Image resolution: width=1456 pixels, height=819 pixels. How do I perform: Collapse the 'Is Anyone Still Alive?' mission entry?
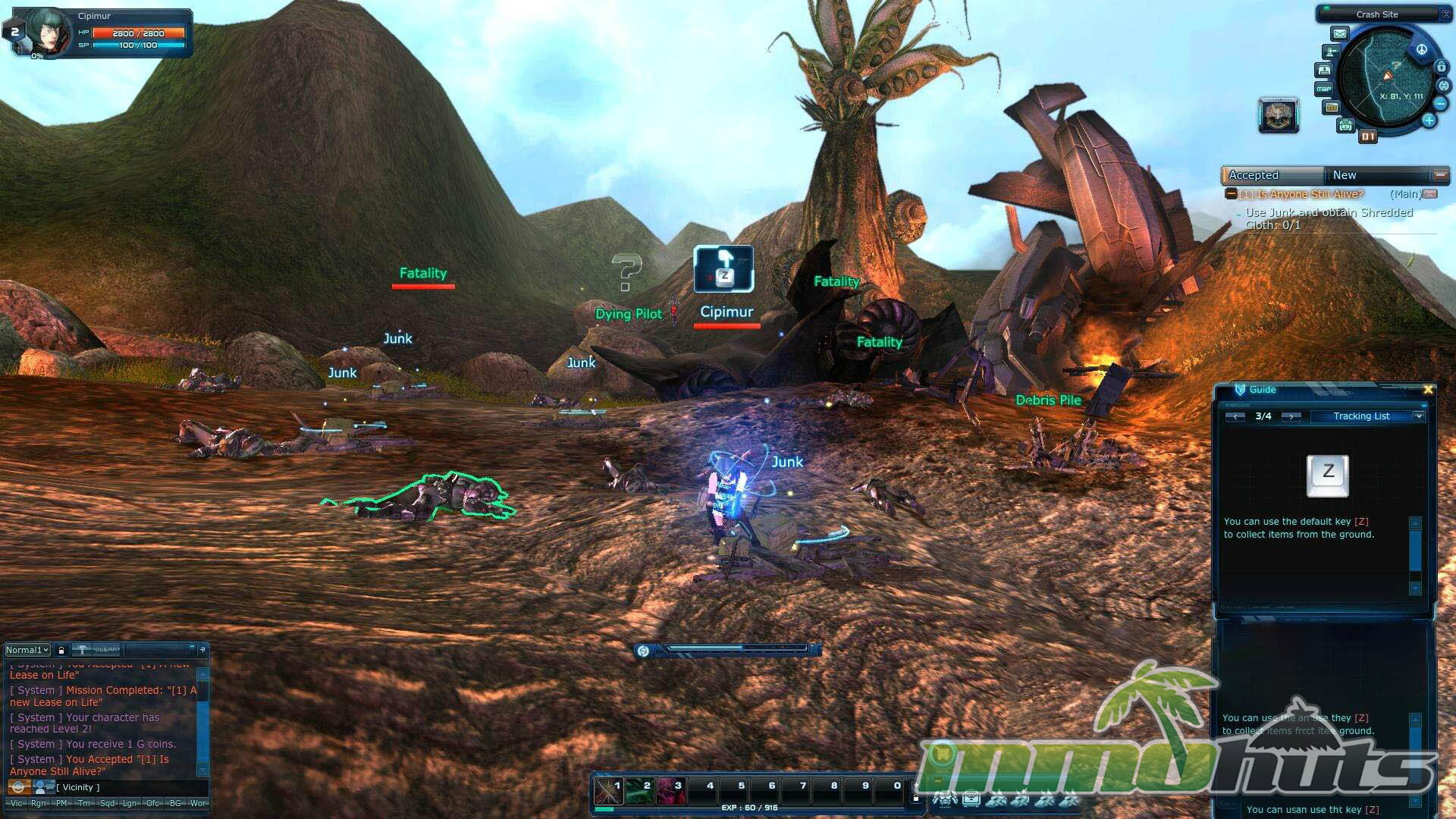(1231, 194)
